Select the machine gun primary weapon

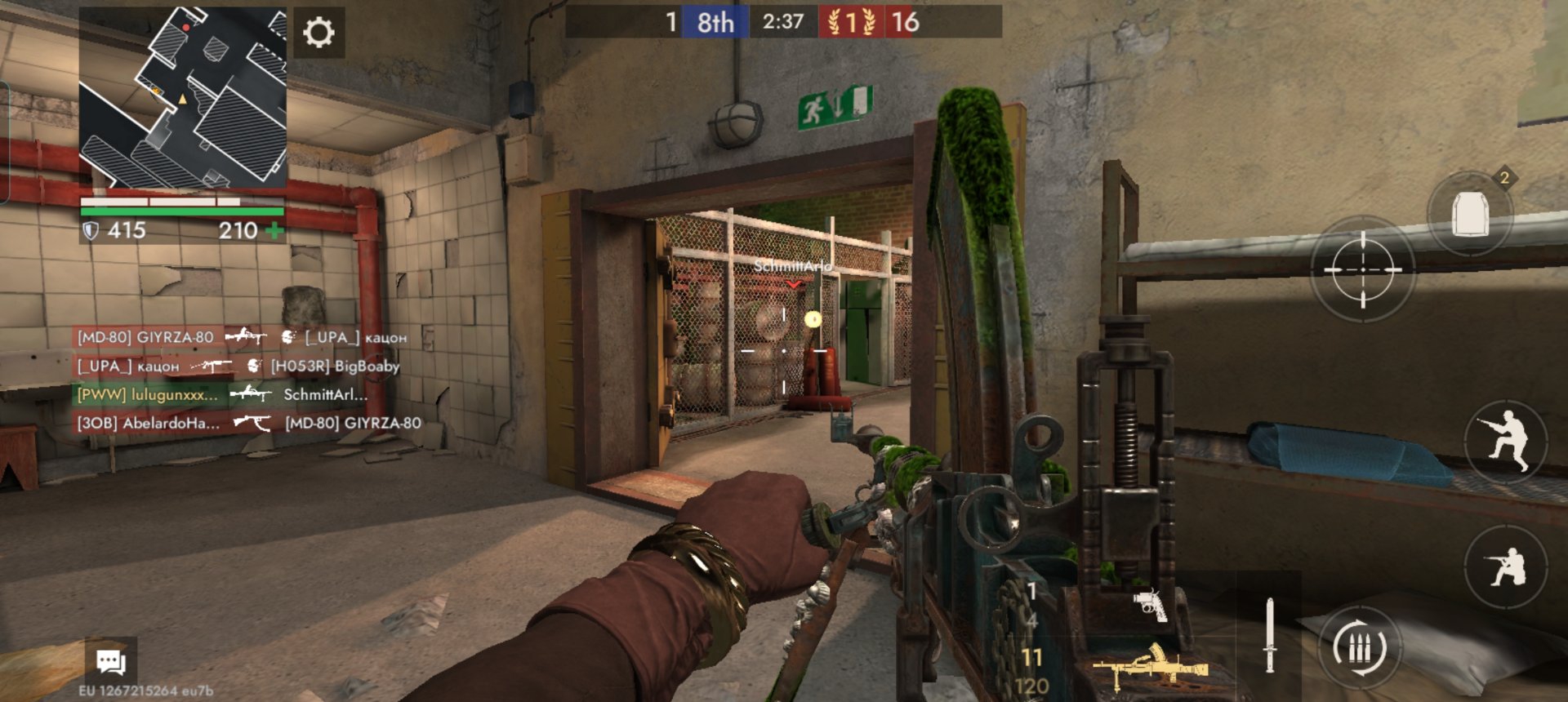tap(1150, 665)
